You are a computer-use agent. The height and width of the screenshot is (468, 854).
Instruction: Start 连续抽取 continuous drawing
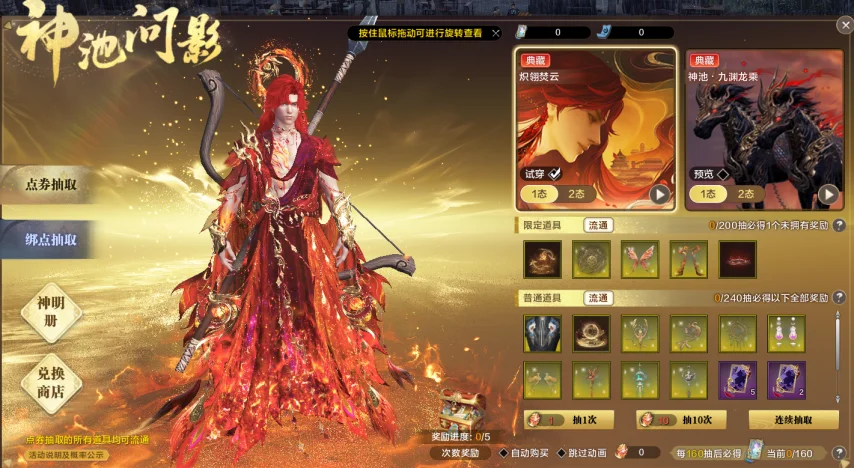[793, 420]
